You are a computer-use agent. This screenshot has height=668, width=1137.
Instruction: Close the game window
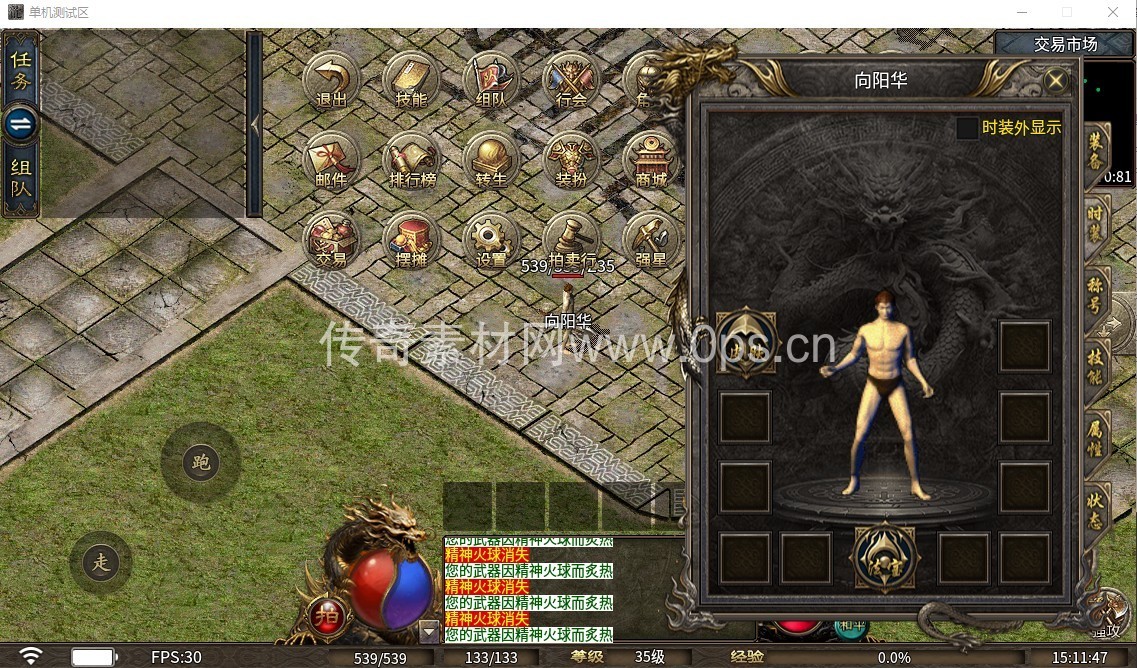[x=1113, y=13]
